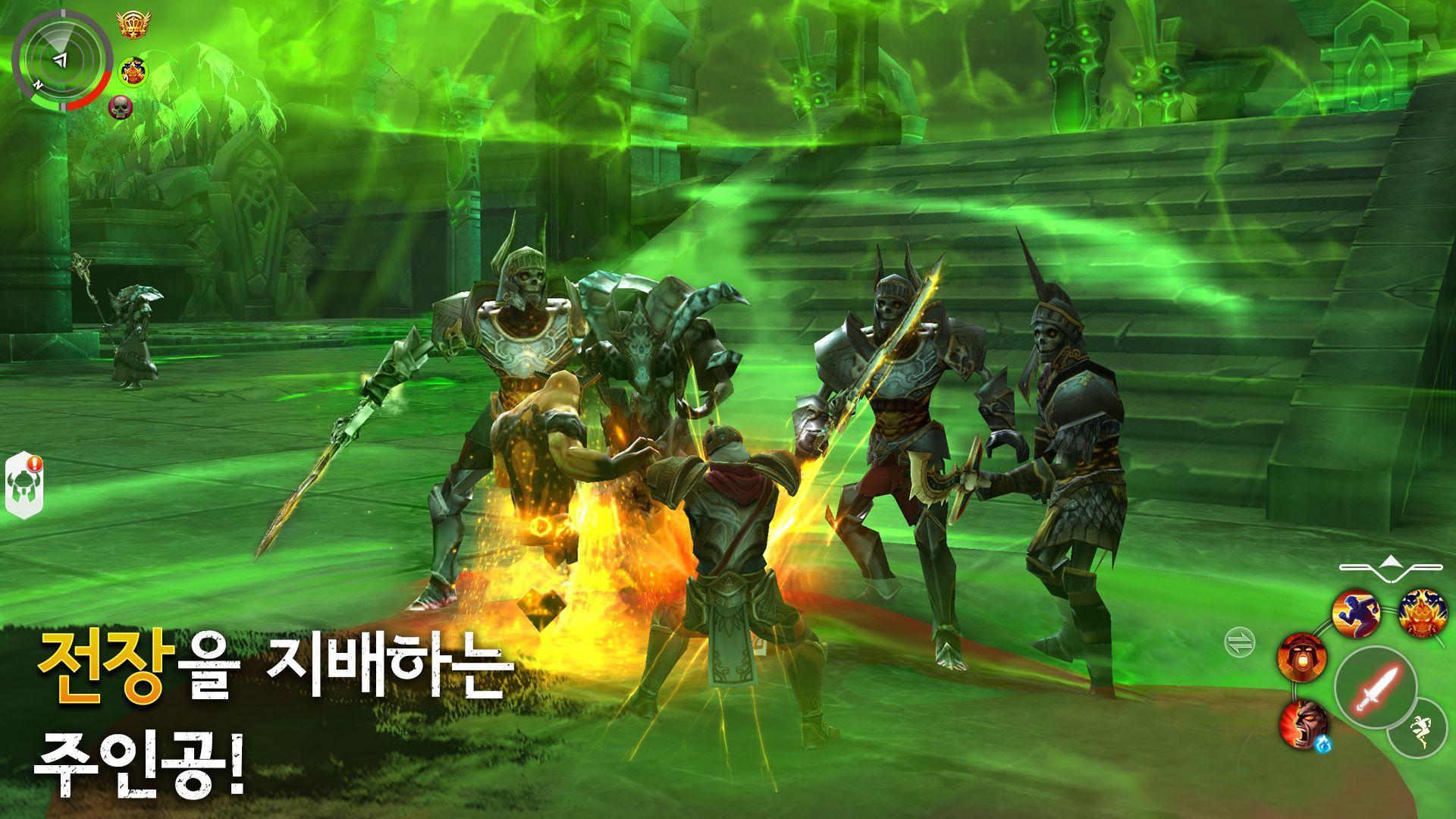Select the golden crown rank badge
The height and width of the screenshot is (819, 1456).
tap(133, 24)
